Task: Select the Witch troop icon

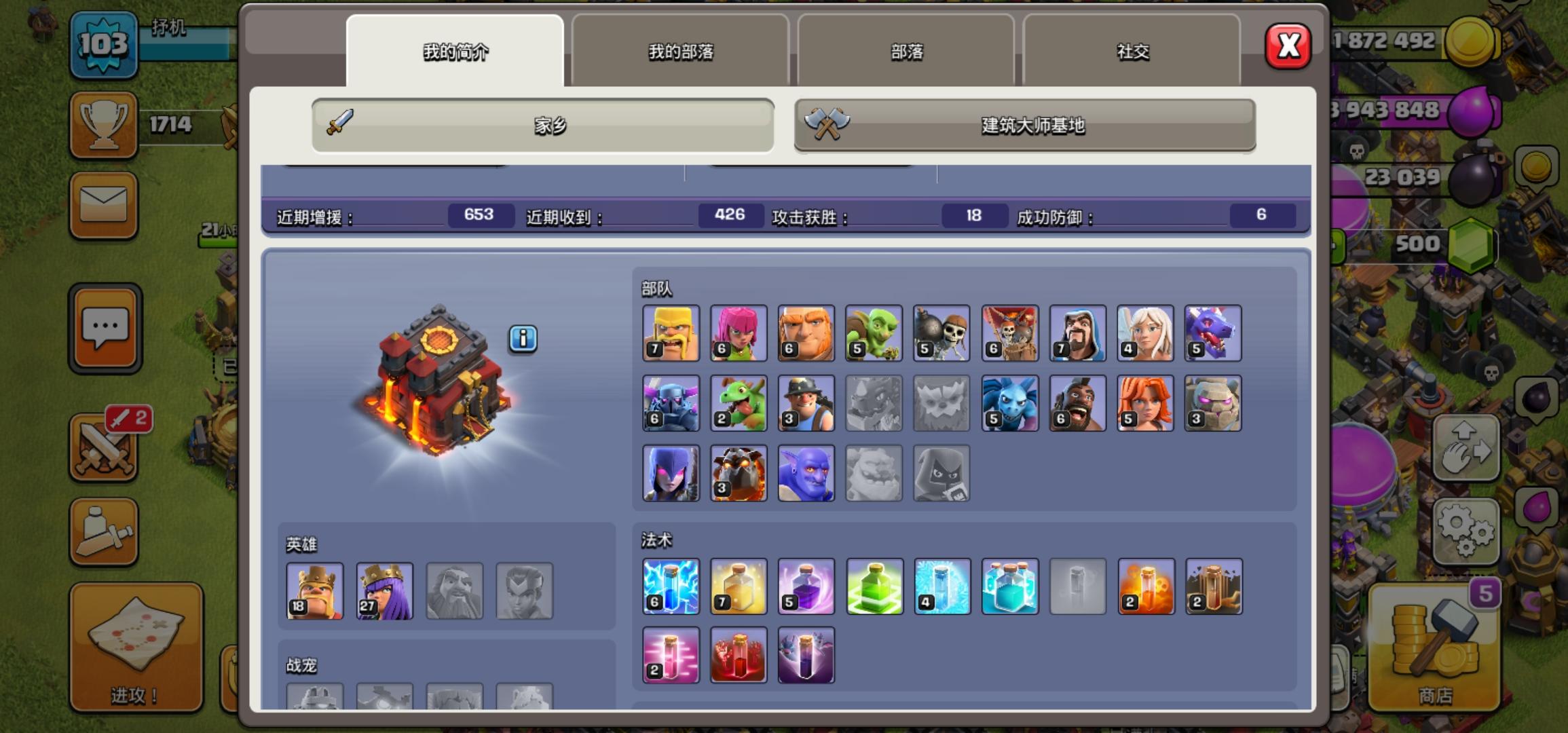Action: [x=671, y=473]
